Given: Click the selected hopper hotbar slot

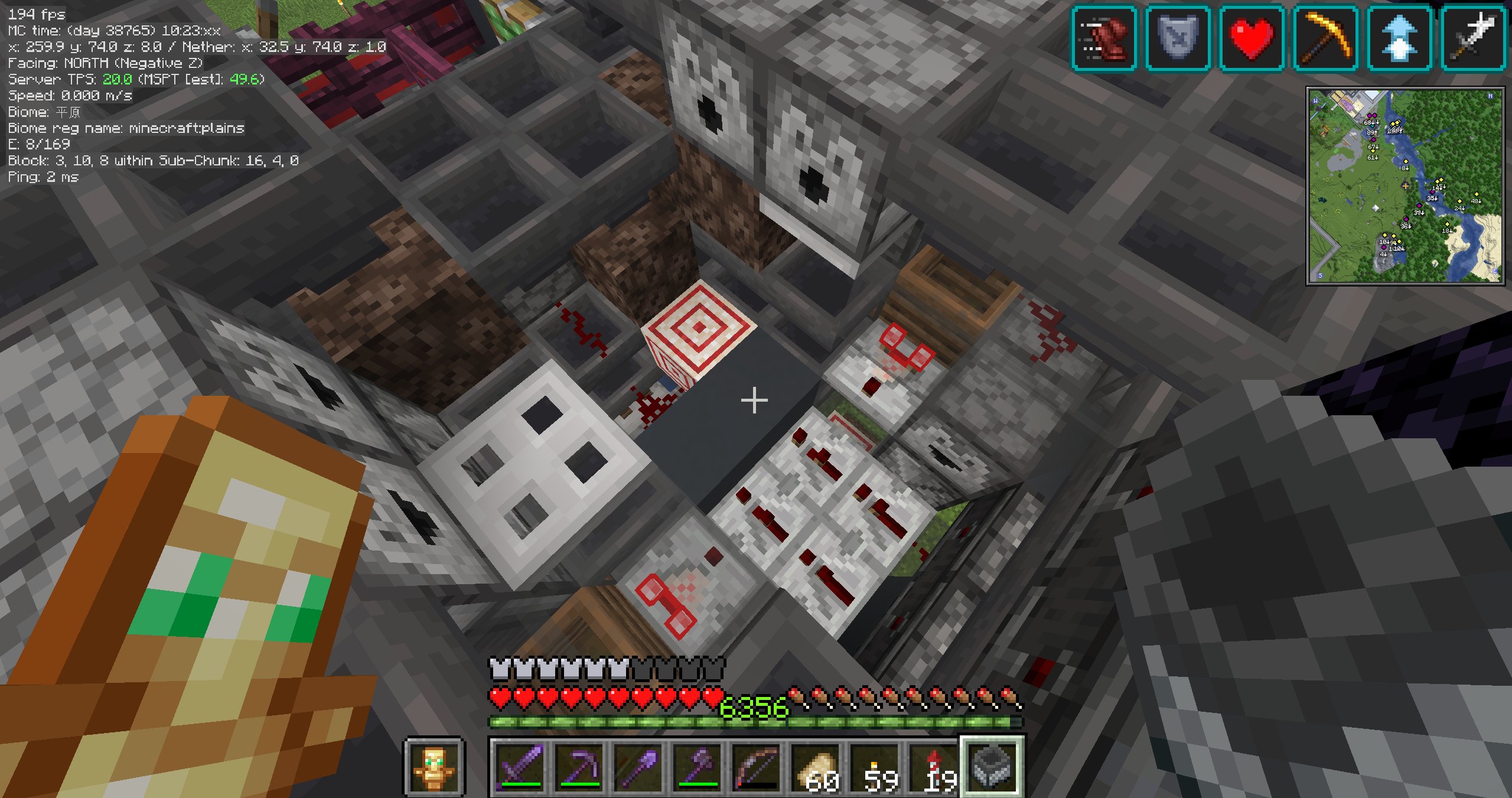Looking at the screenshot, I should point(992,766).
